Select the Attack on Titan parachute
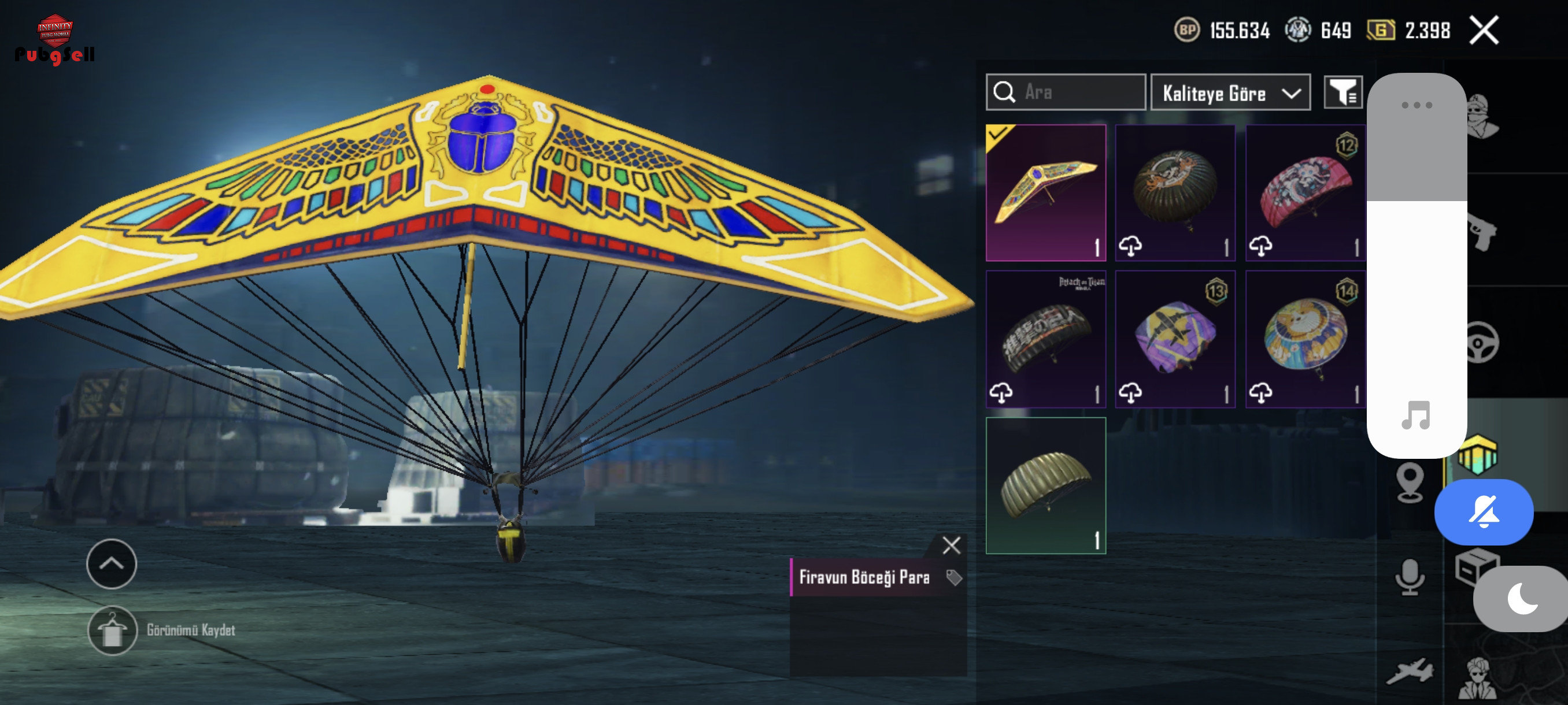1568x705 pixels. pos(1045,339)
